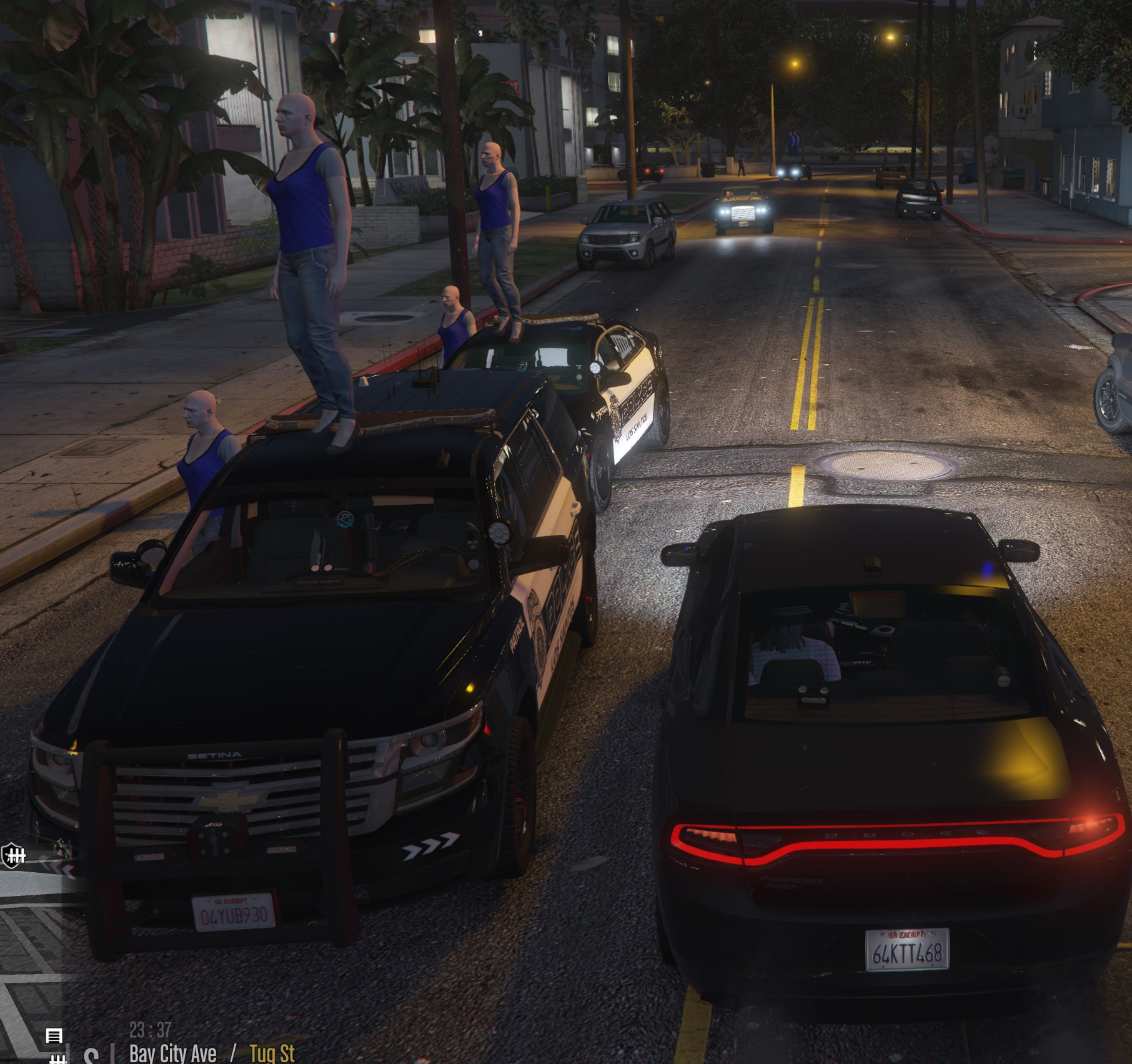Click the police shield blip on the minimap

[12, 855]
